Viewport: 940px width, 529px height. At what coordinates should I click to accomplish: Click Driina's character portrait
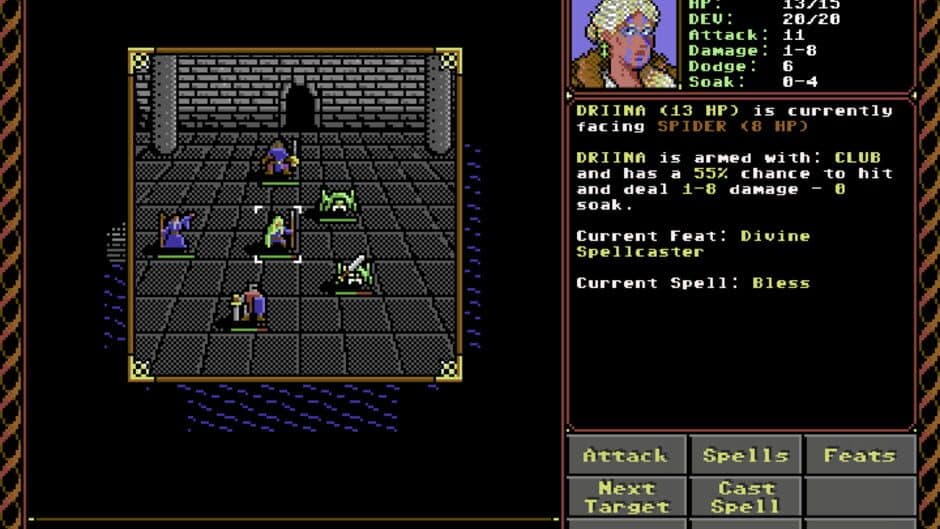(x=623, y=43)
